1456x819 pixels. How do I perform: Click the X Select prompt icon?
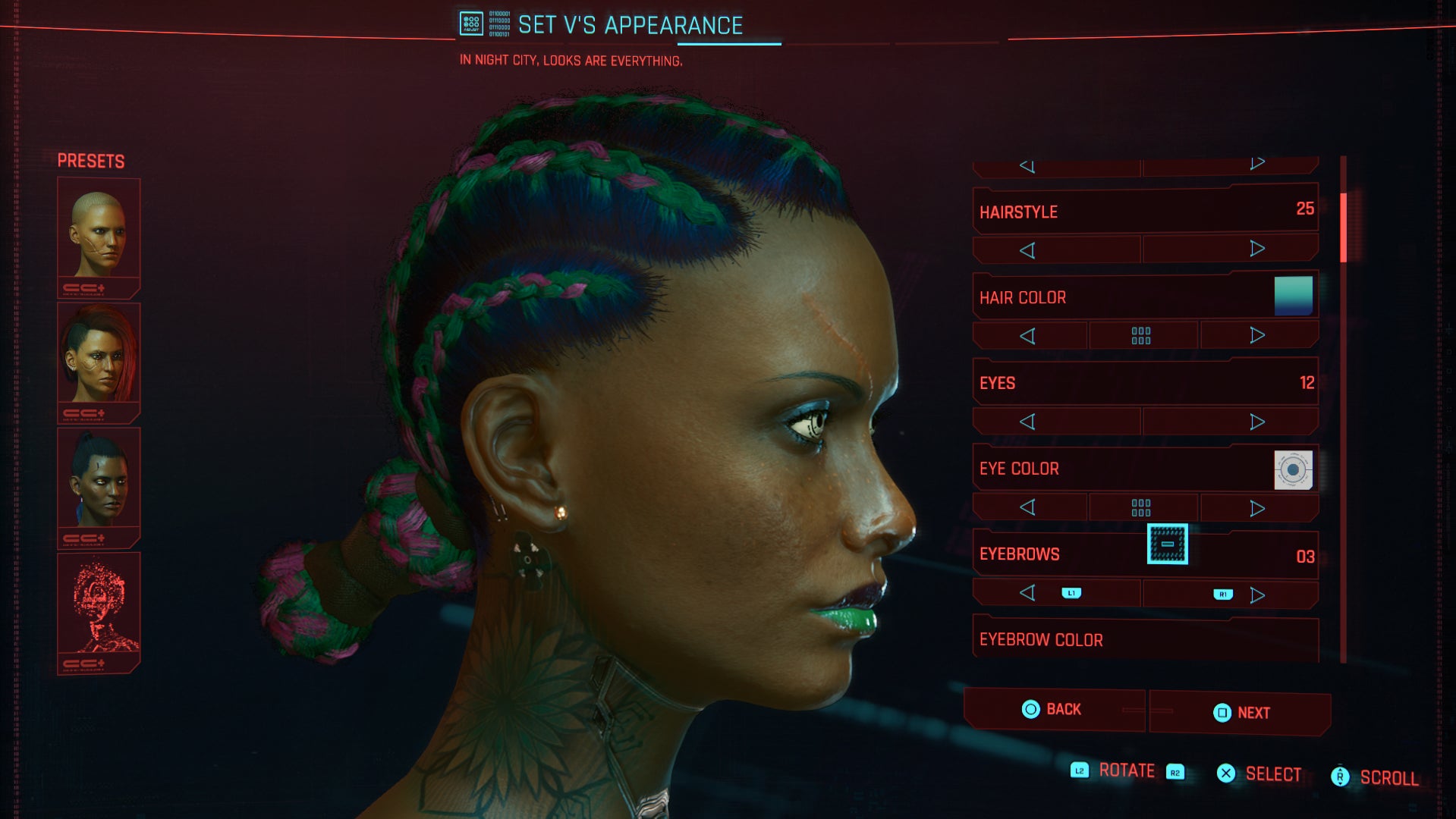pos(1225,773)
